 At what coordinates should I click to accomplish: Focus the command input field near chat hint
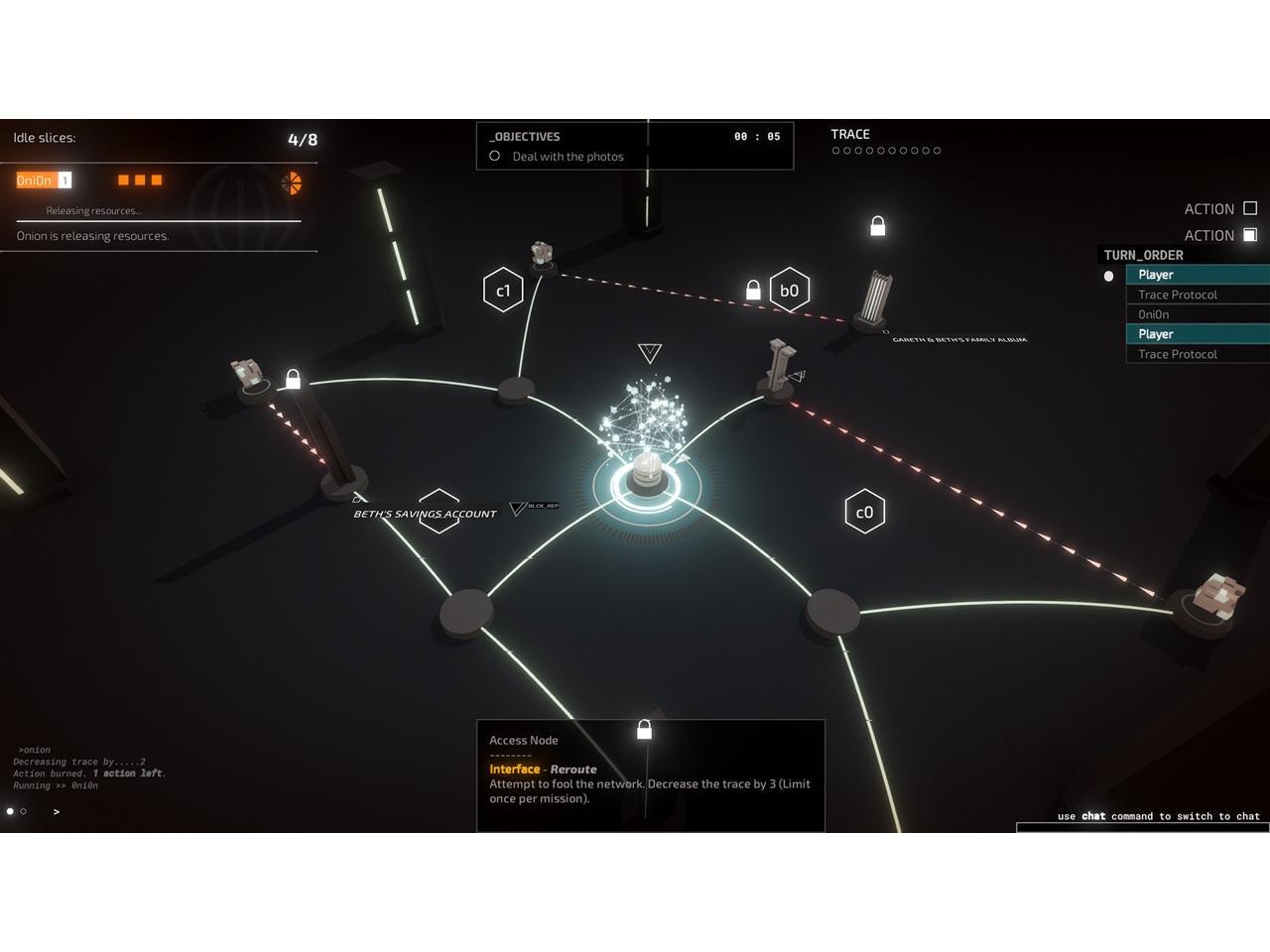[x=1142, y=827]
